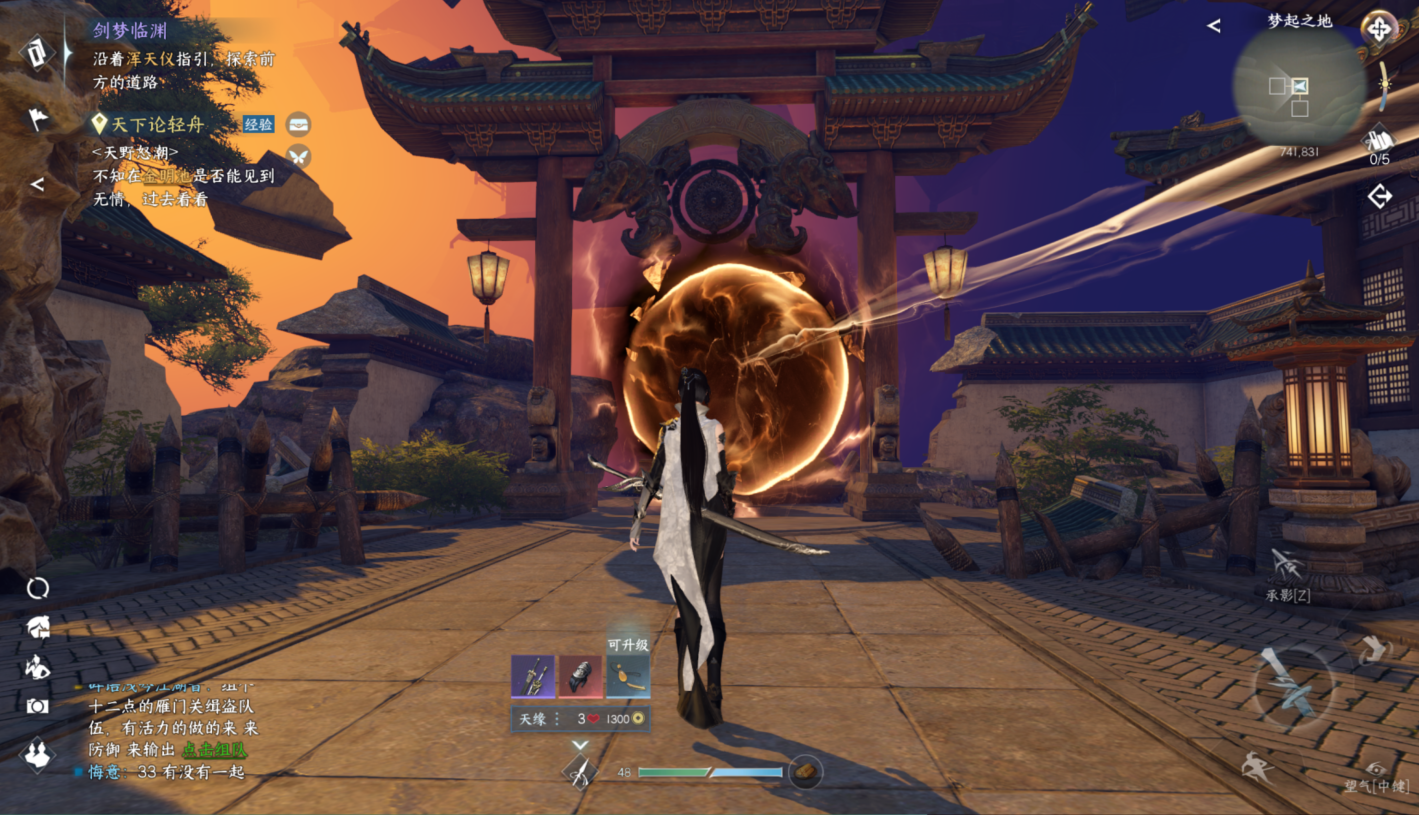The height and width of the screenshot is (815, 1419).
Task: Open the 剑梦临渊 quest tracker entry
Action: [x=131, y=31]
